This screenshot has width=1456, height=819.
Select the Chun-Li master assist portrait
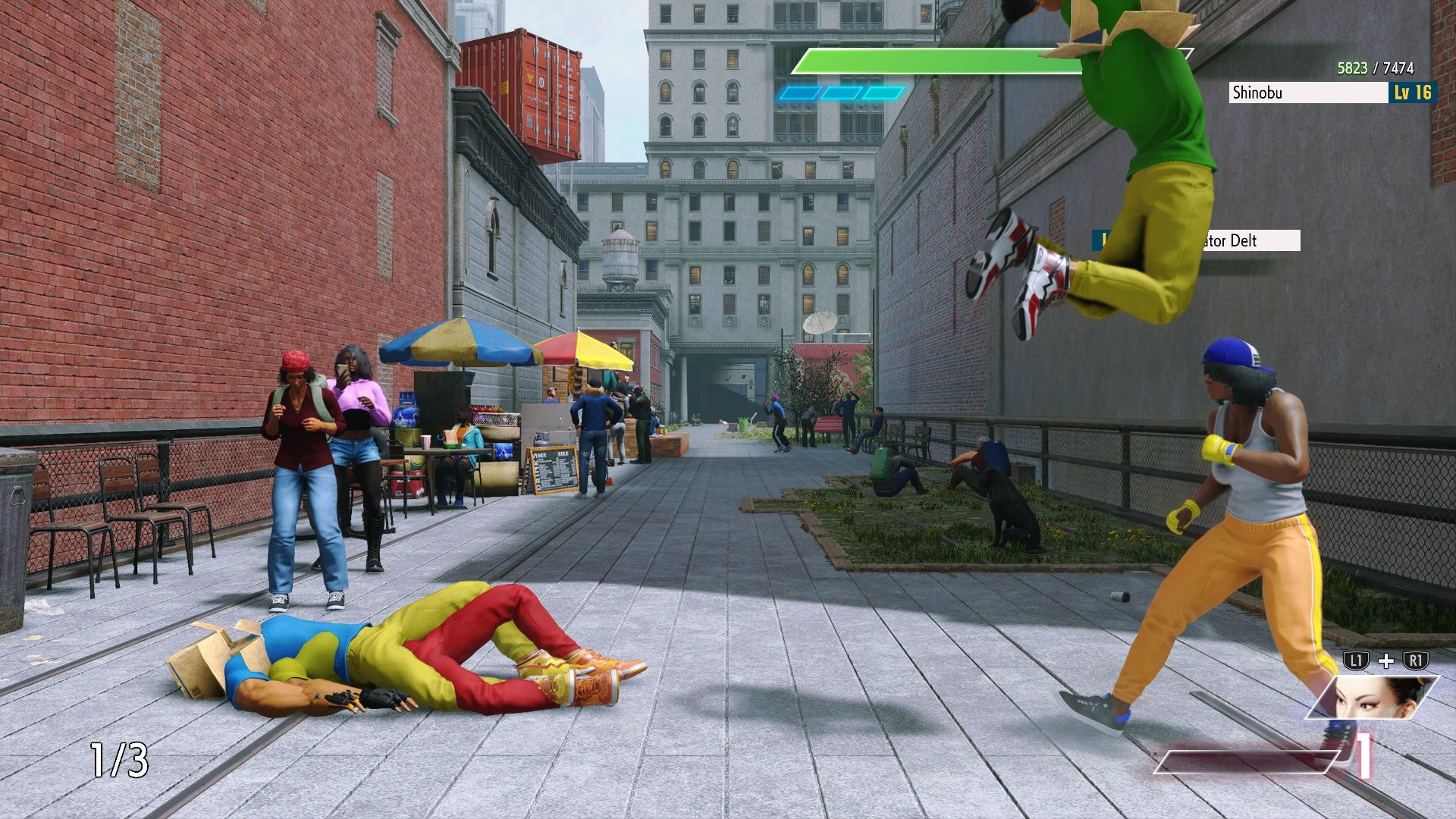point(1373,697)
